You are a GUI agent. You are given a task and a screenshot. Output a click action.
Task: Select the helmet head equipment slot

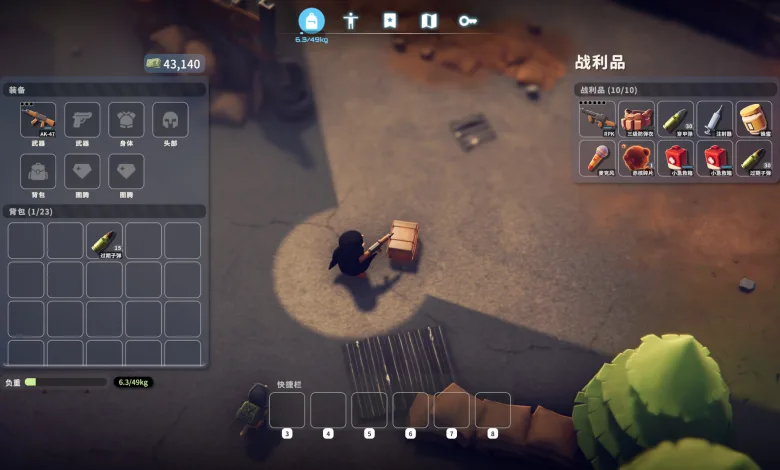coord(170,120)
